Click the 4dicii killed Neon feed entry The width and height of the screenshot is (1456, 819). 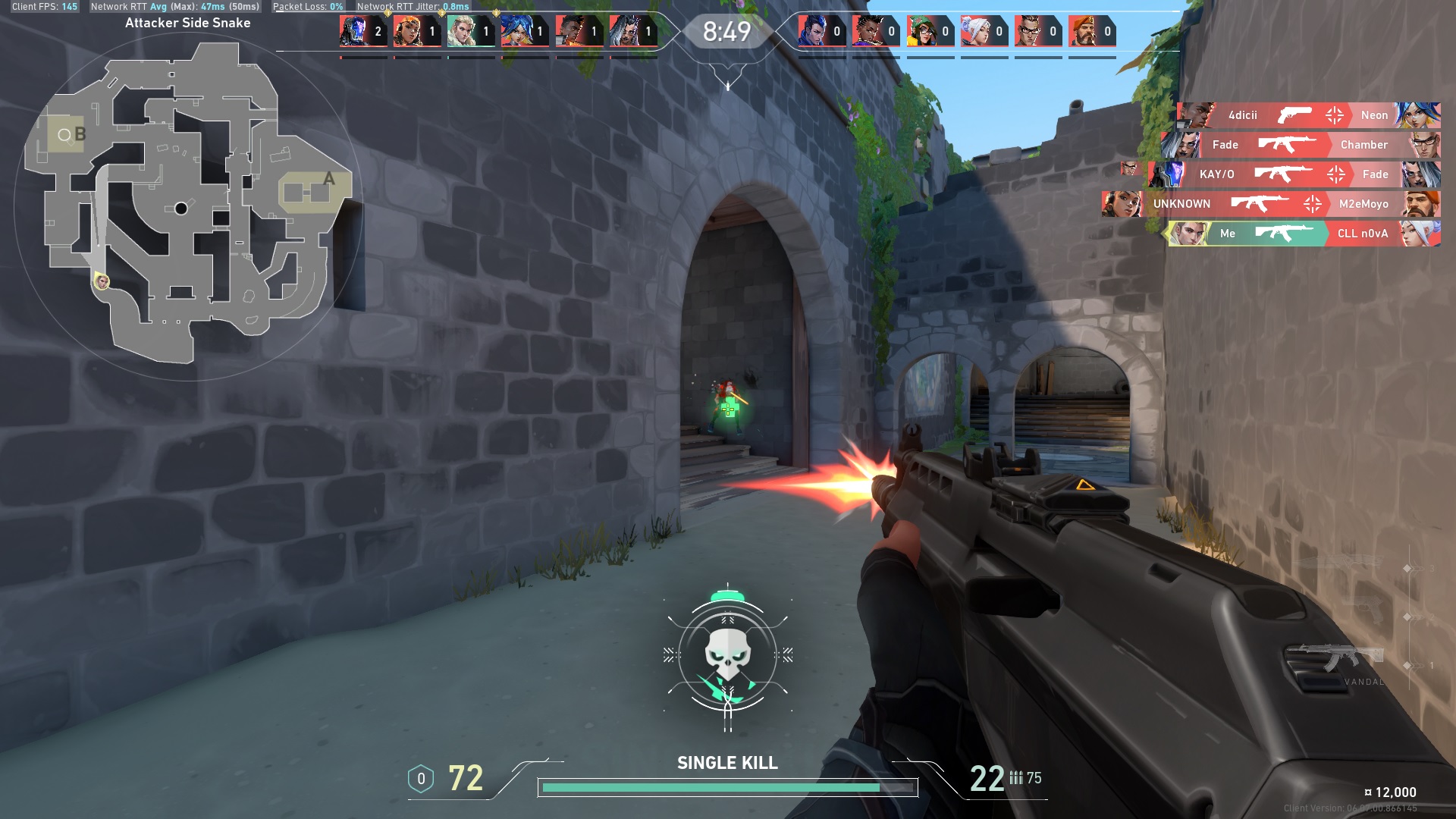[x=1307, y=115]
